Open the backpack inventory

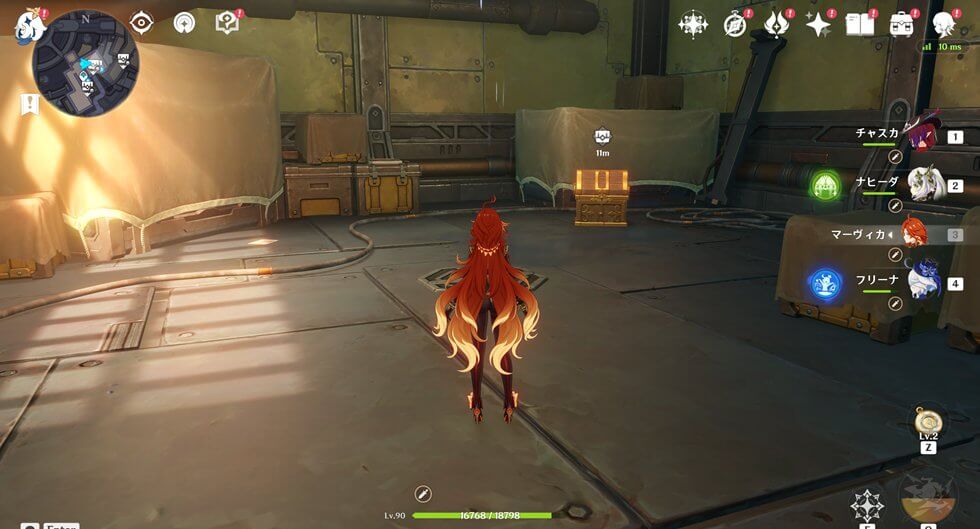902,24
